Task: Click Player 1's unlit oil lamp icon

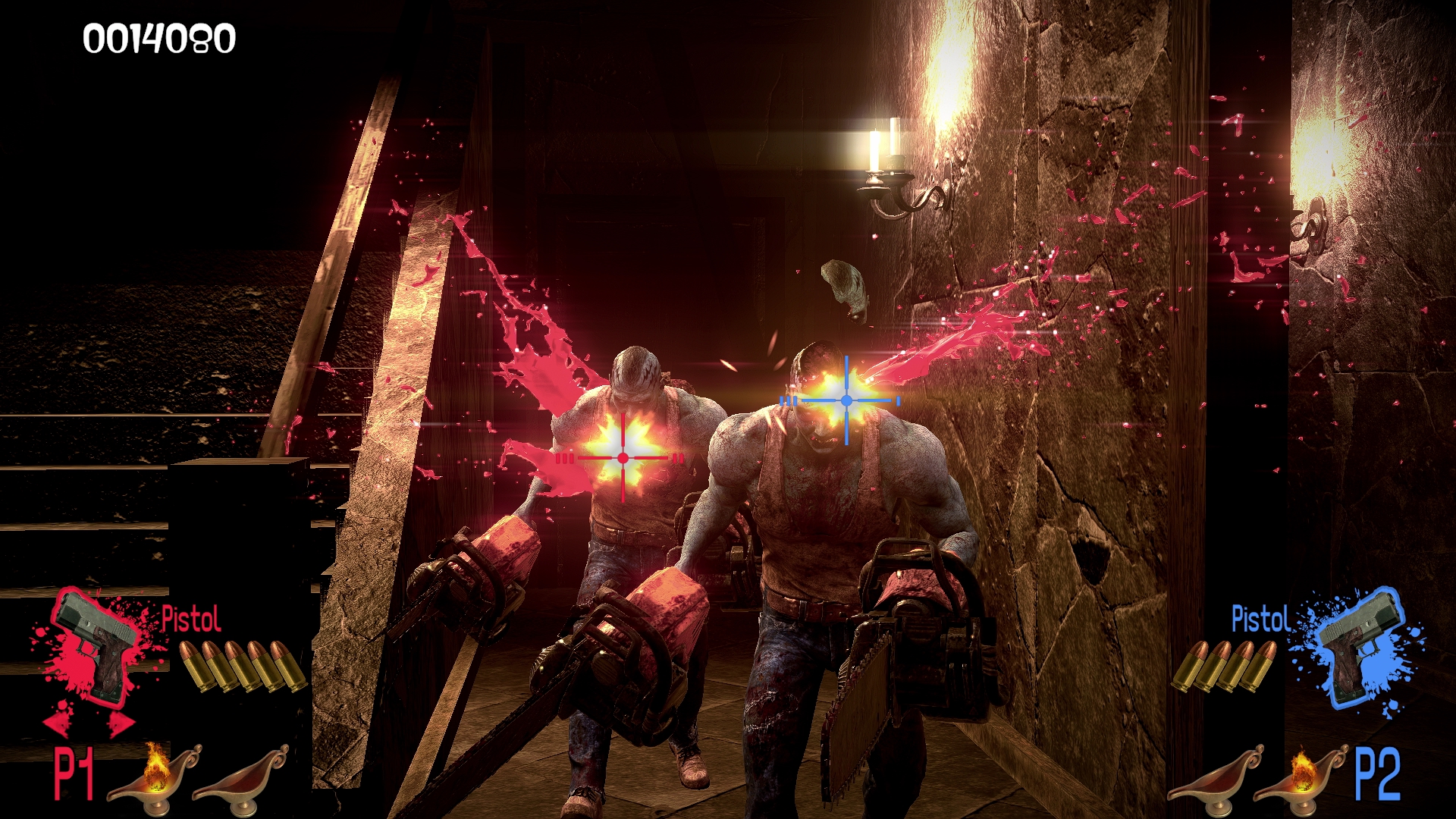Action: pyautogui.click(x=241, y=775)
